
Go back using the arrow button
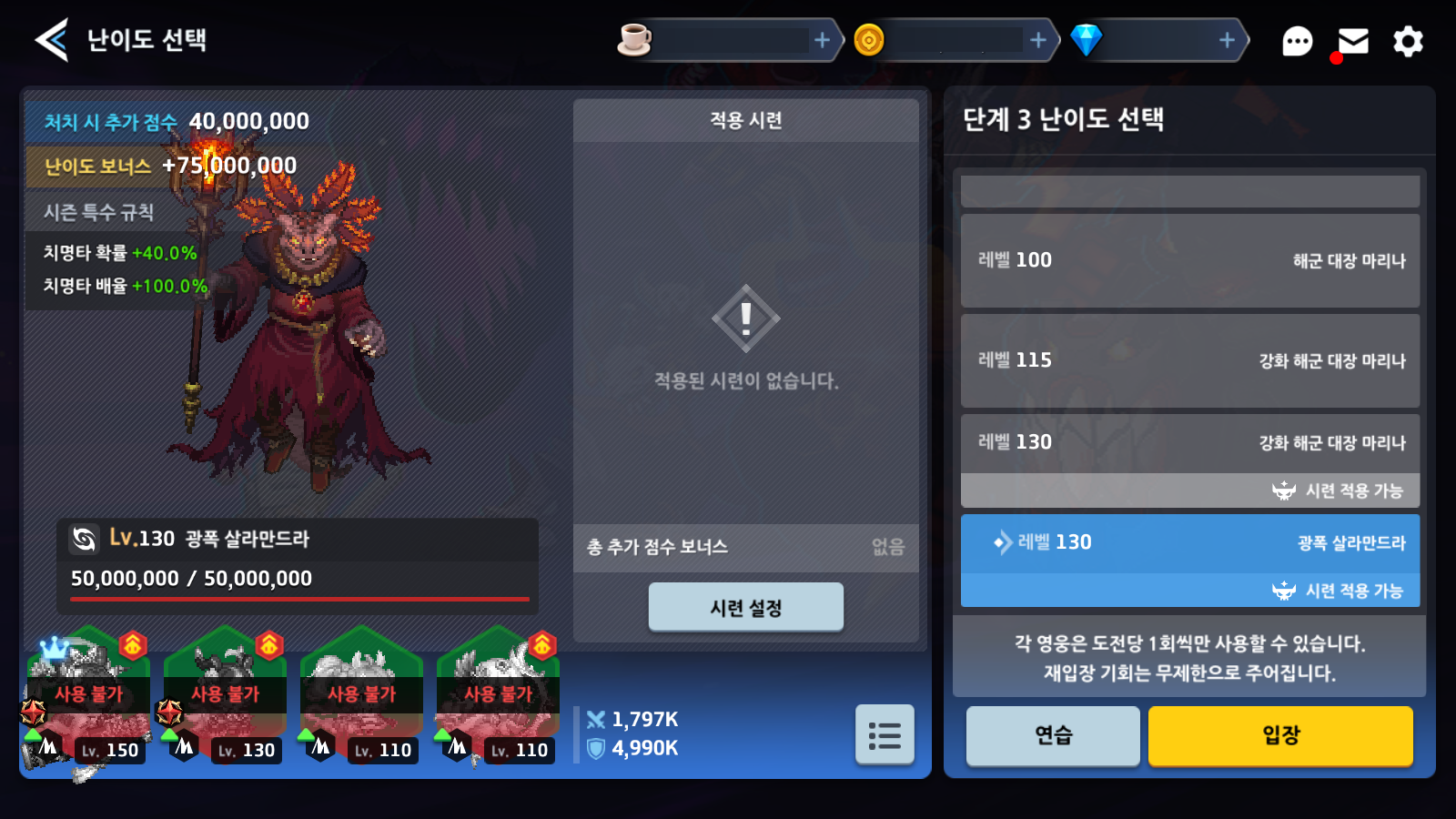(x=52, y=40)
